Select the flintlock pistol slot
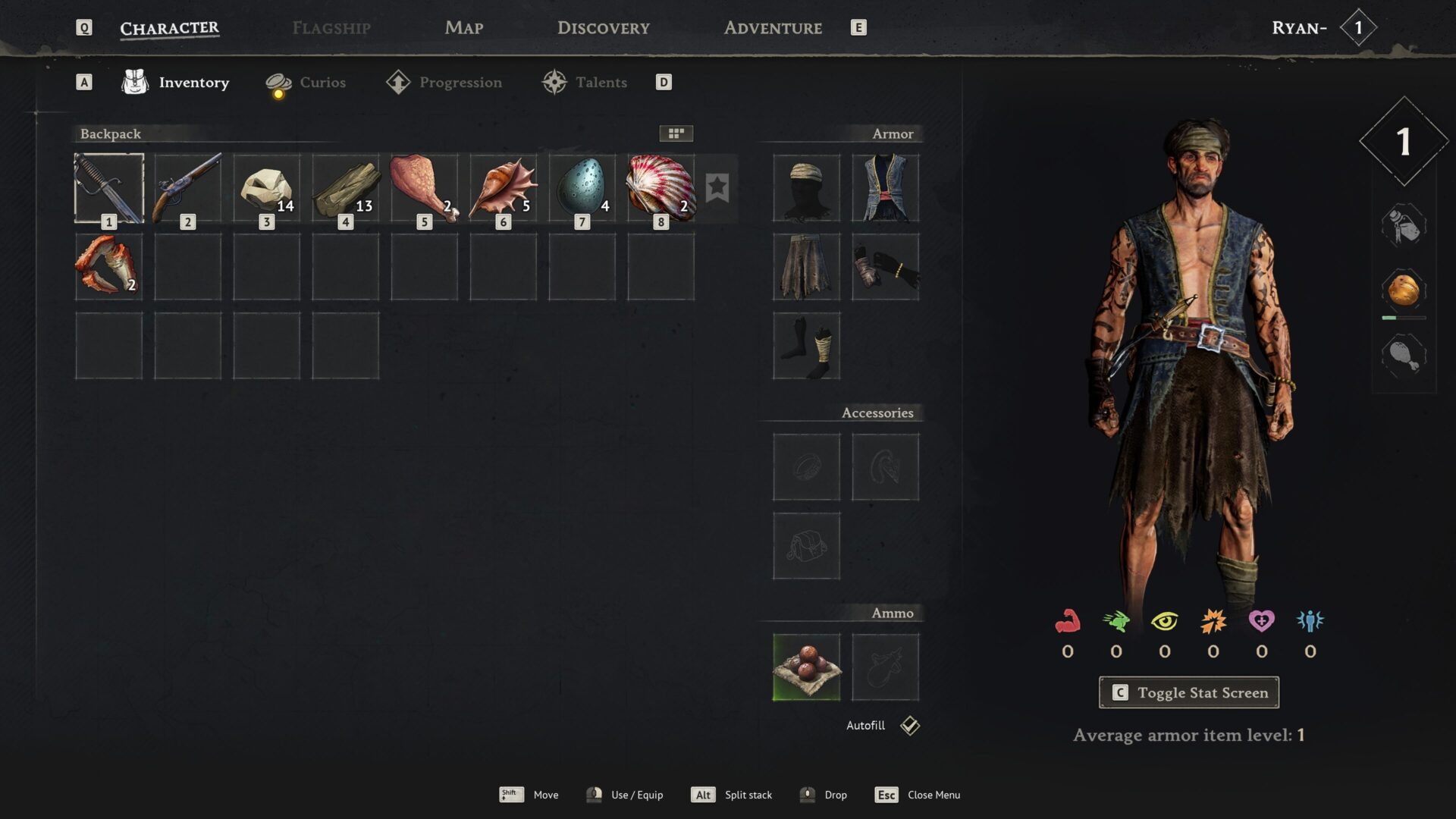 click(x=188, y=188)
